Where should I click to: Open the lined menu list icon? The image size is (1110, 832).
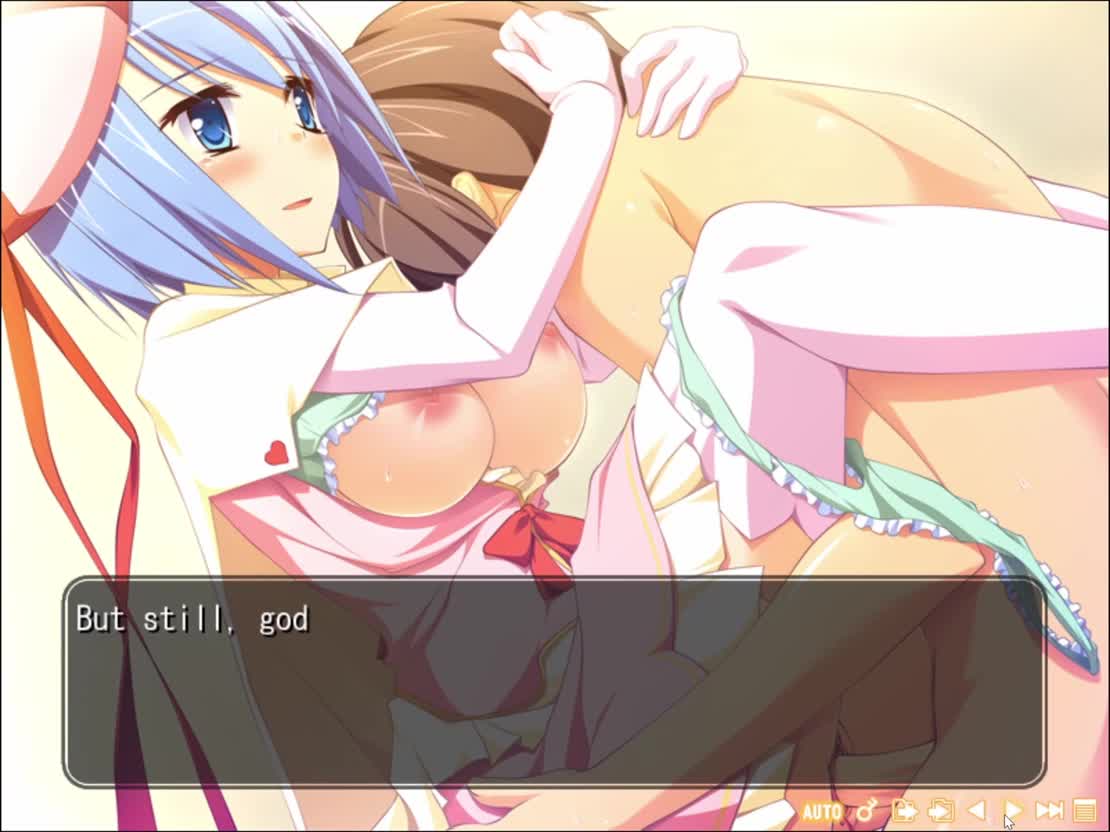(1085, 810)
